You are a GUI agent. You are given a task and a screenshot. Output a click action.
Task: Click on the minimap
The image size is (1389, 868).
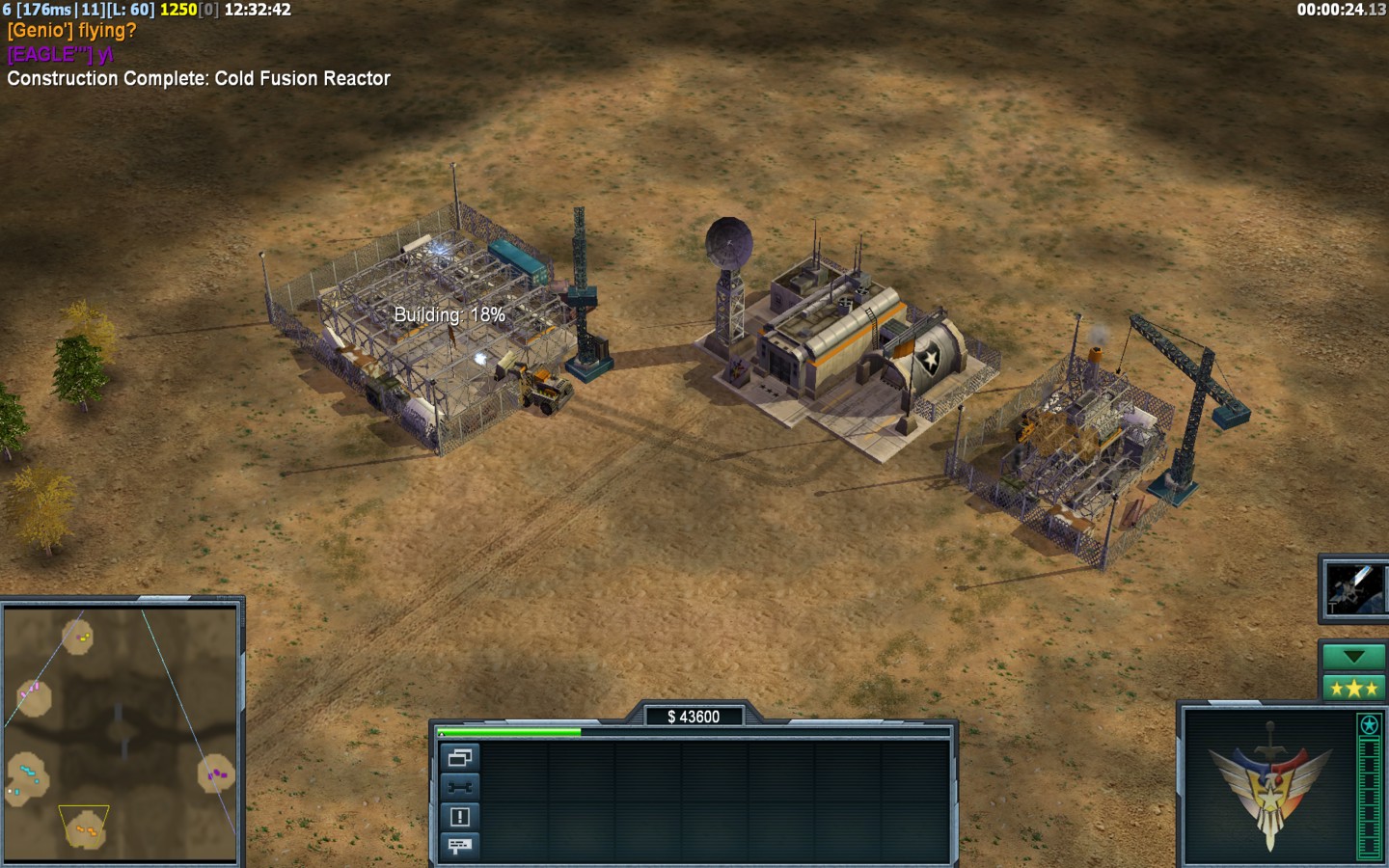tap(121, 733)
